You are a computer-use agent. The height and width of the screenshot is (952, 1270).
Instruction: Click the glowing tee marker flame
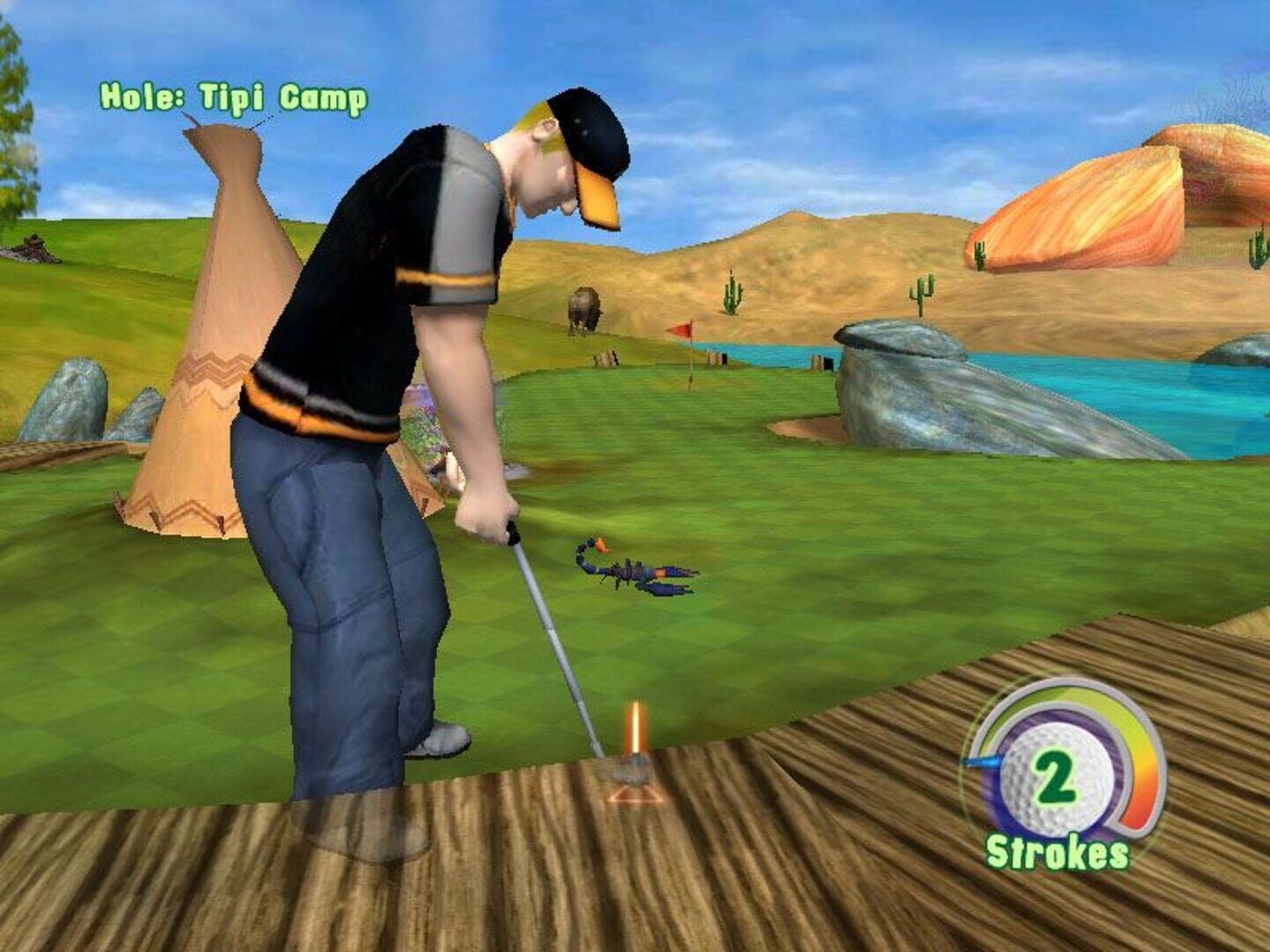635,723
